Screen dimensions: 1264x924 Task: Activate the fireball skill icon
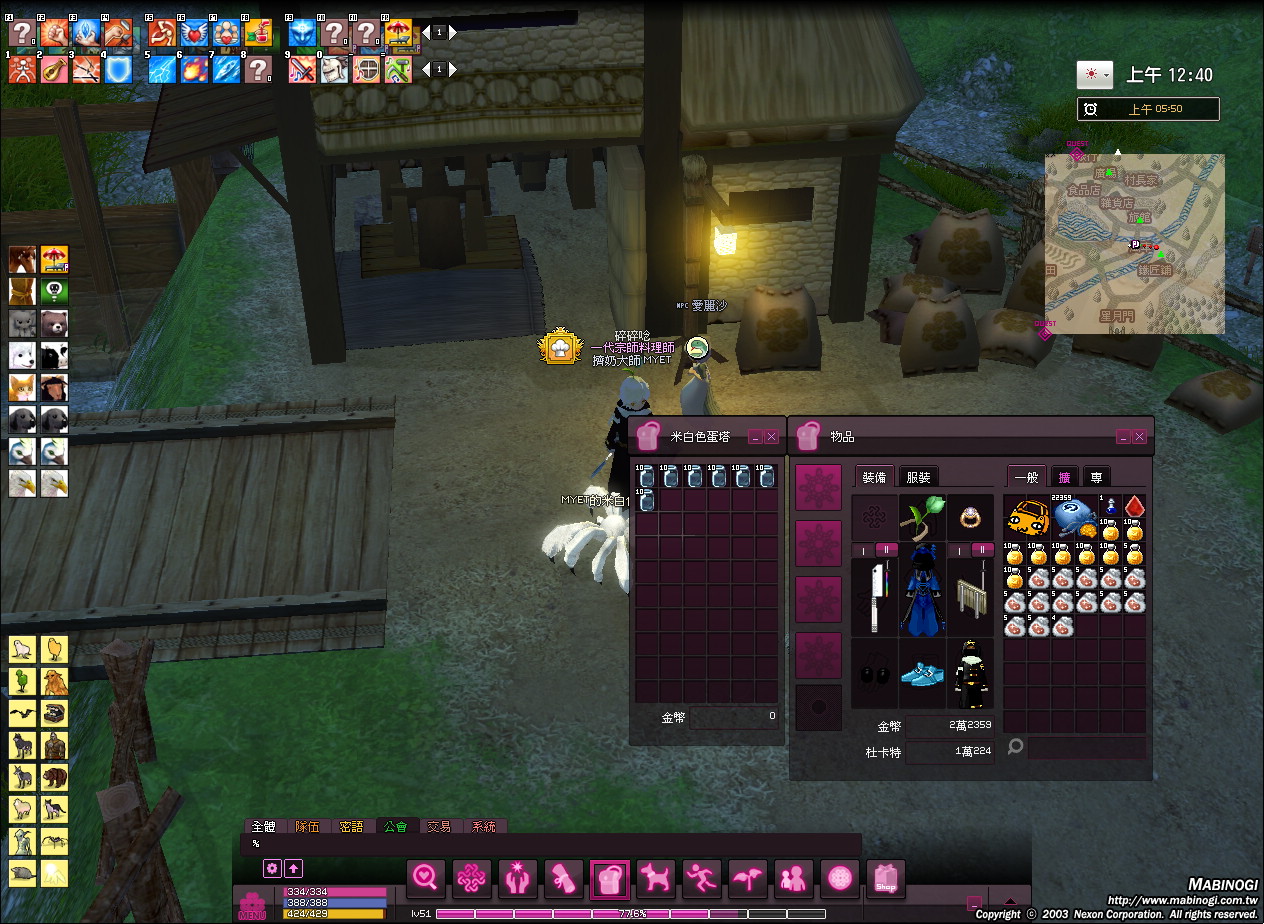pyautogui.click(x=194, y=68)
